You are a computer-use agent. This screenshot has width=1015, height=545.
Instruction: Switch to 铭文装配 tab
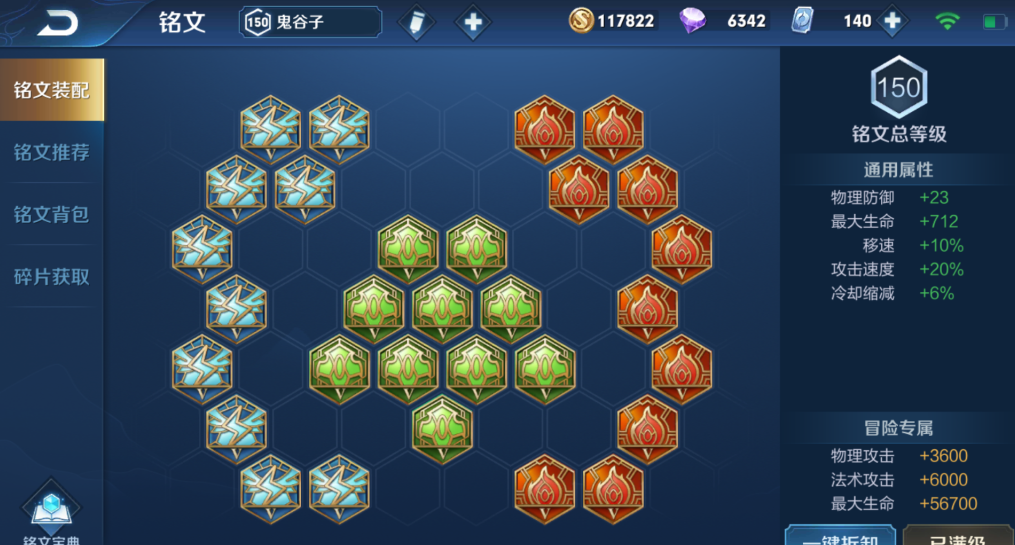coord(52,90)
